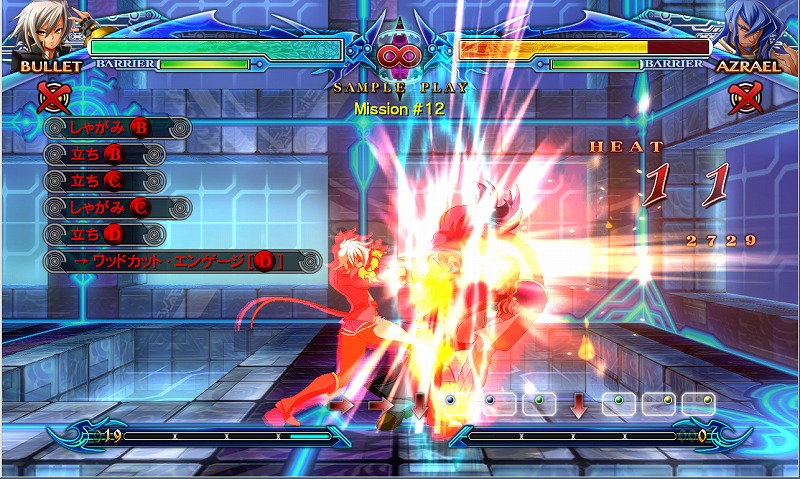
Task: Select the ワッドカット・エンゲージ combo step
Action: (182, 262)
